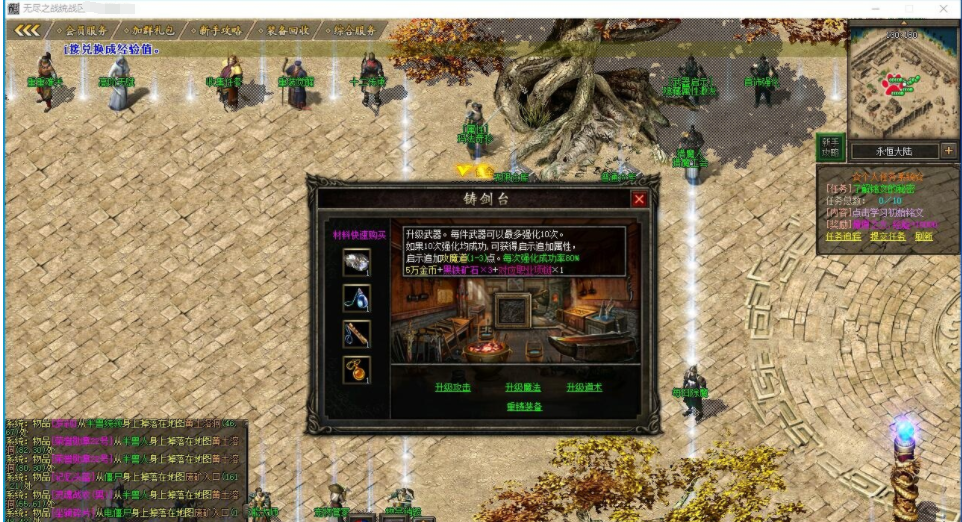Screen dimensions: 962x522
Task: Buy the silver ore material icon
Action: 356,263
